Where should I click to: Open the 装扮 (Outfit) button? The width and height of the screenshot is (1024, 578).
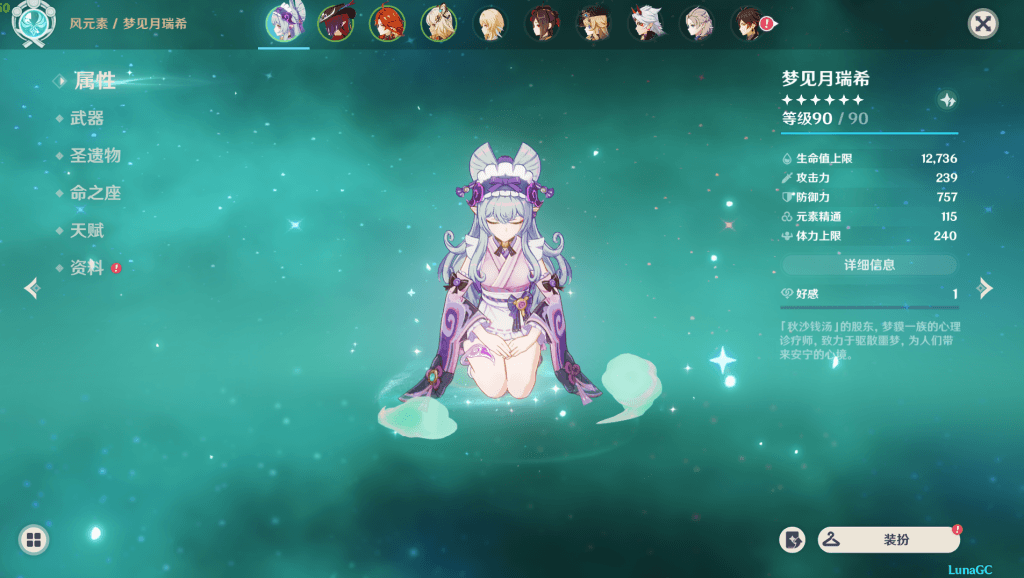click(888, 540)
